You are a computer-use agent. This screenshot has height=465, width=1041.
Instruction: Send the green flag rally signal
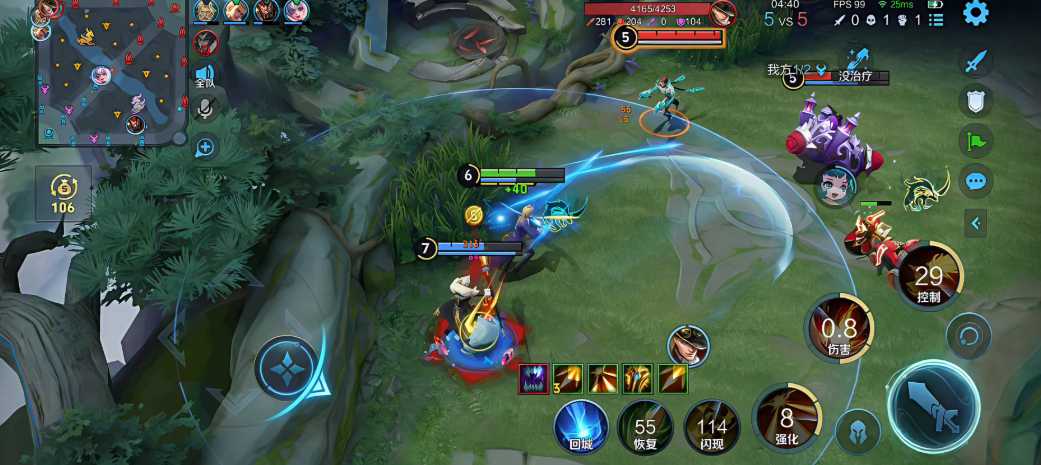click(975, 141)
